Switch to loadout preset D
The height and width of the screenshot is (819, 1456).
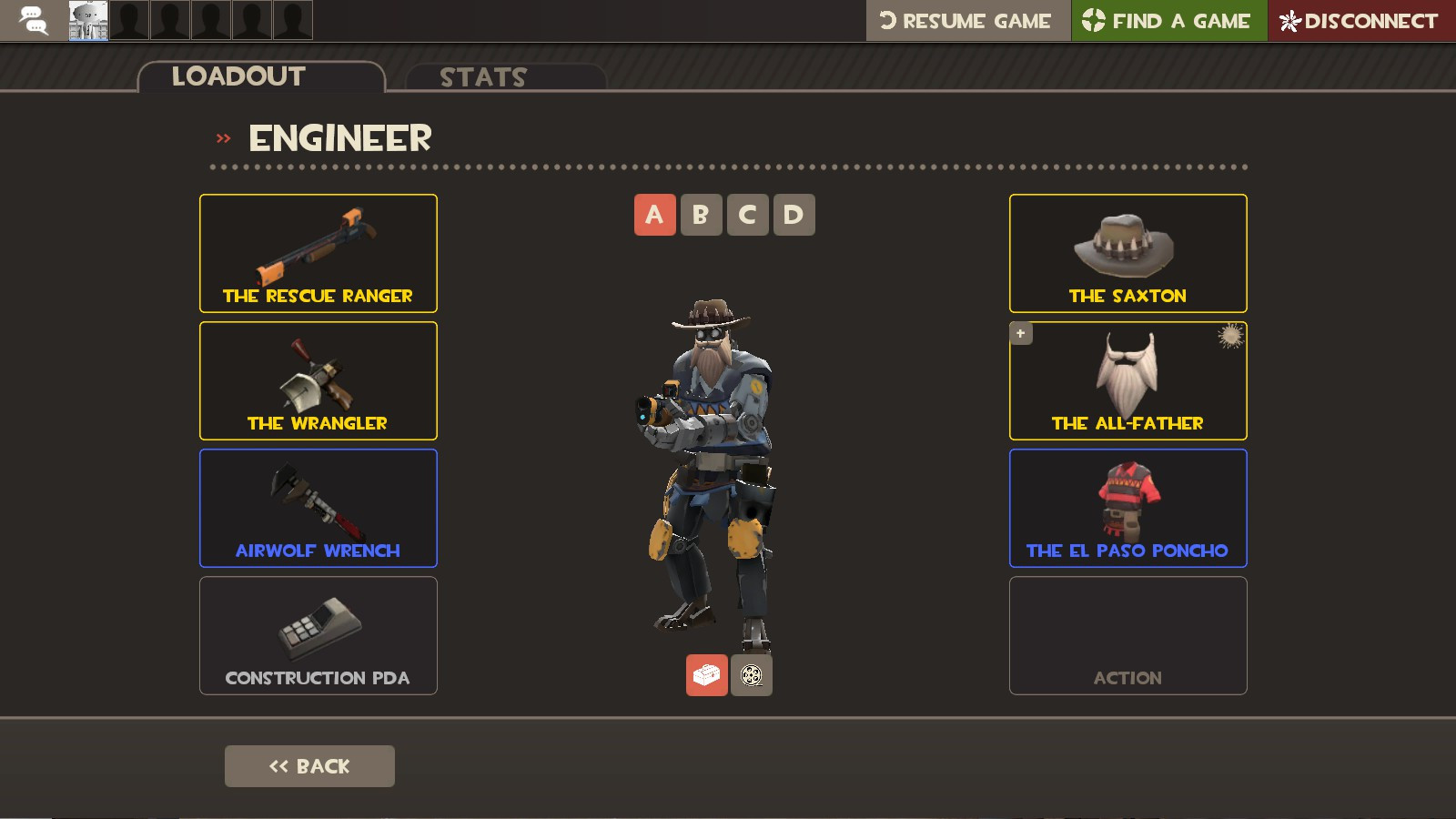[794, 215]
